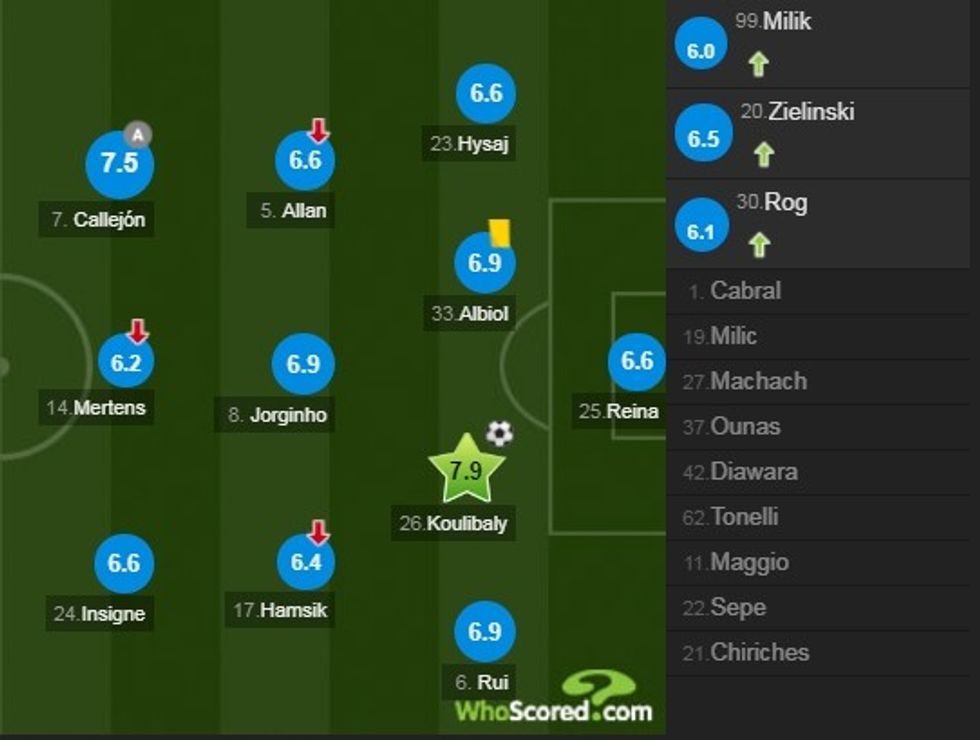The height and width of the screenshot is (740, 980).
Task: Select Maggio from the bench list
Action: click(749, 562)
